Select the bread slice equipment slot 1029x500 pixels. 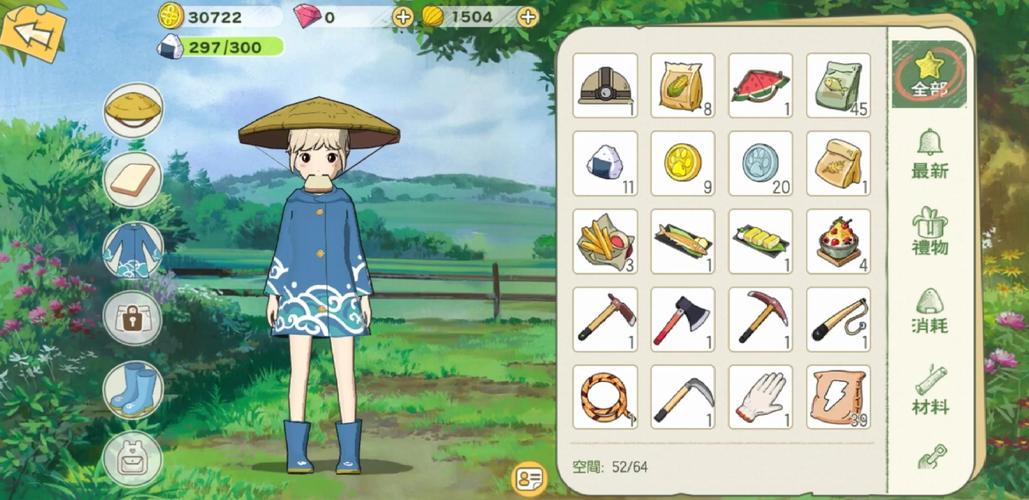(133, 180)
